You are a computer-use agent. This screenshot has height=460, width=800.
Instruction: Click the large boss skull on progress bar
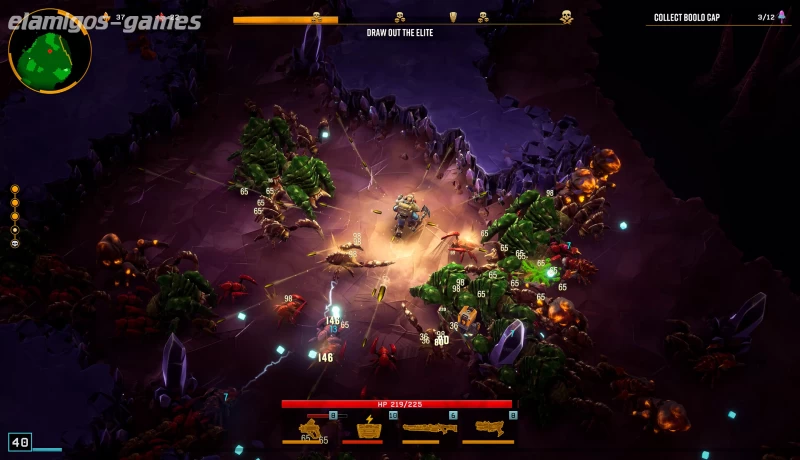566,17
